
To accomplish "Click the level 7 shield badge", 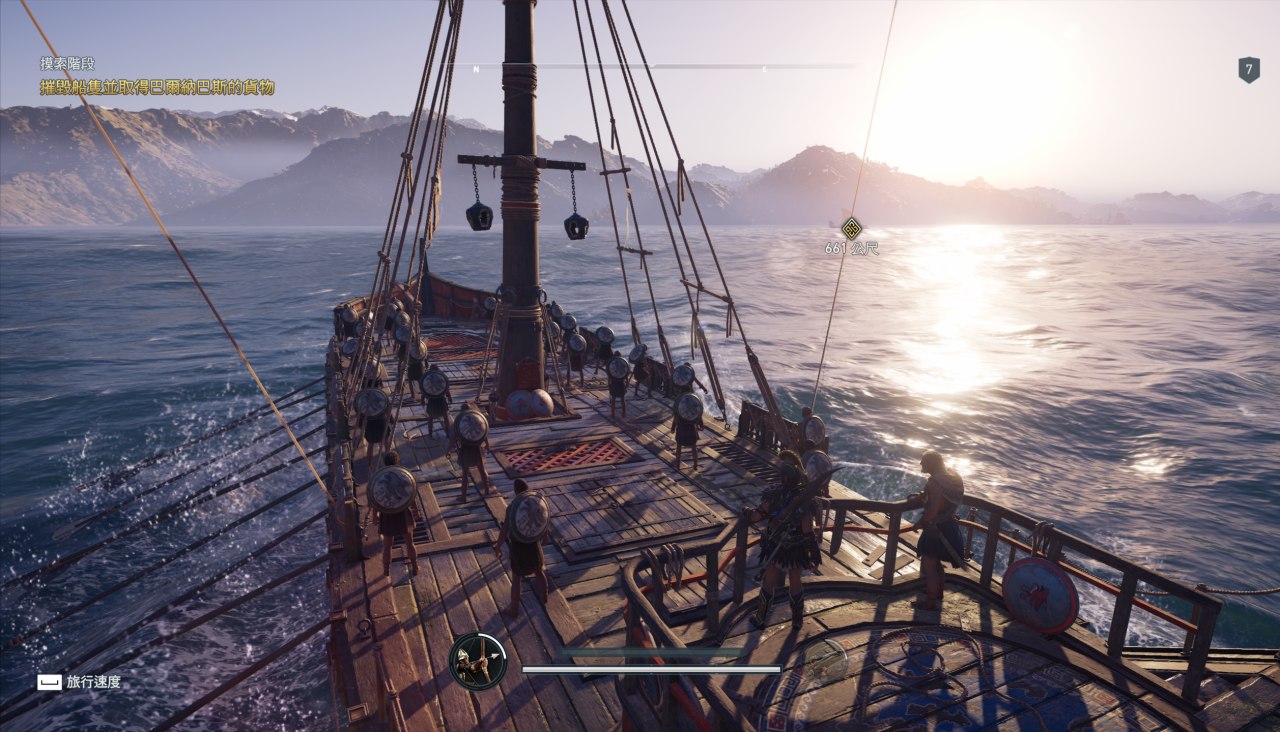I will [1248, 69].
